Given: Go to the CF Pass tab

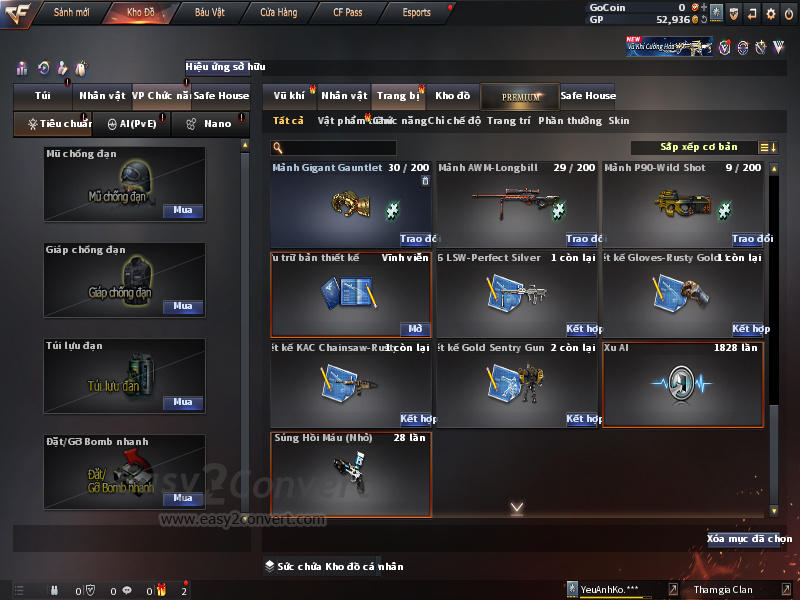Looking at the screenshot, I should click(x=348, y=13).
